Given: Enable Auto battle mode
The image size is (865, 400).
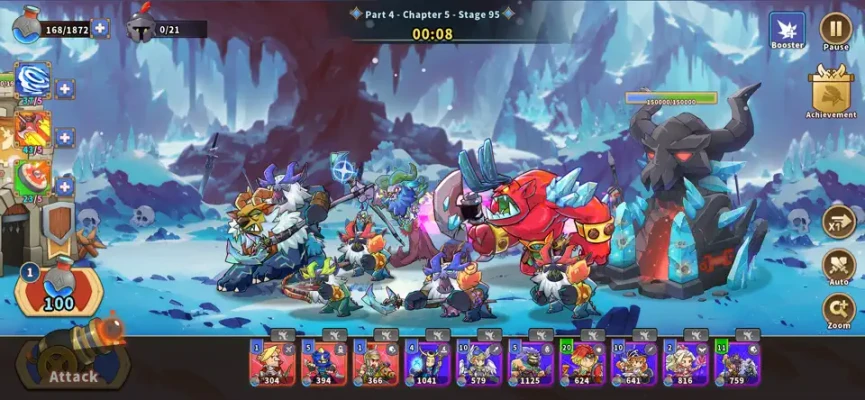Looking at the screenshot, I should (x=838, y=266).
